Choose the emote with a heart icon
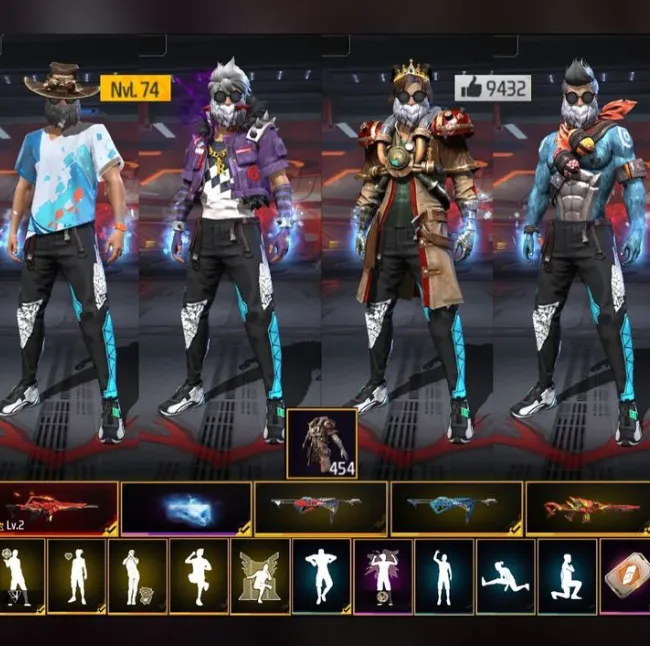 click(76, 576)
